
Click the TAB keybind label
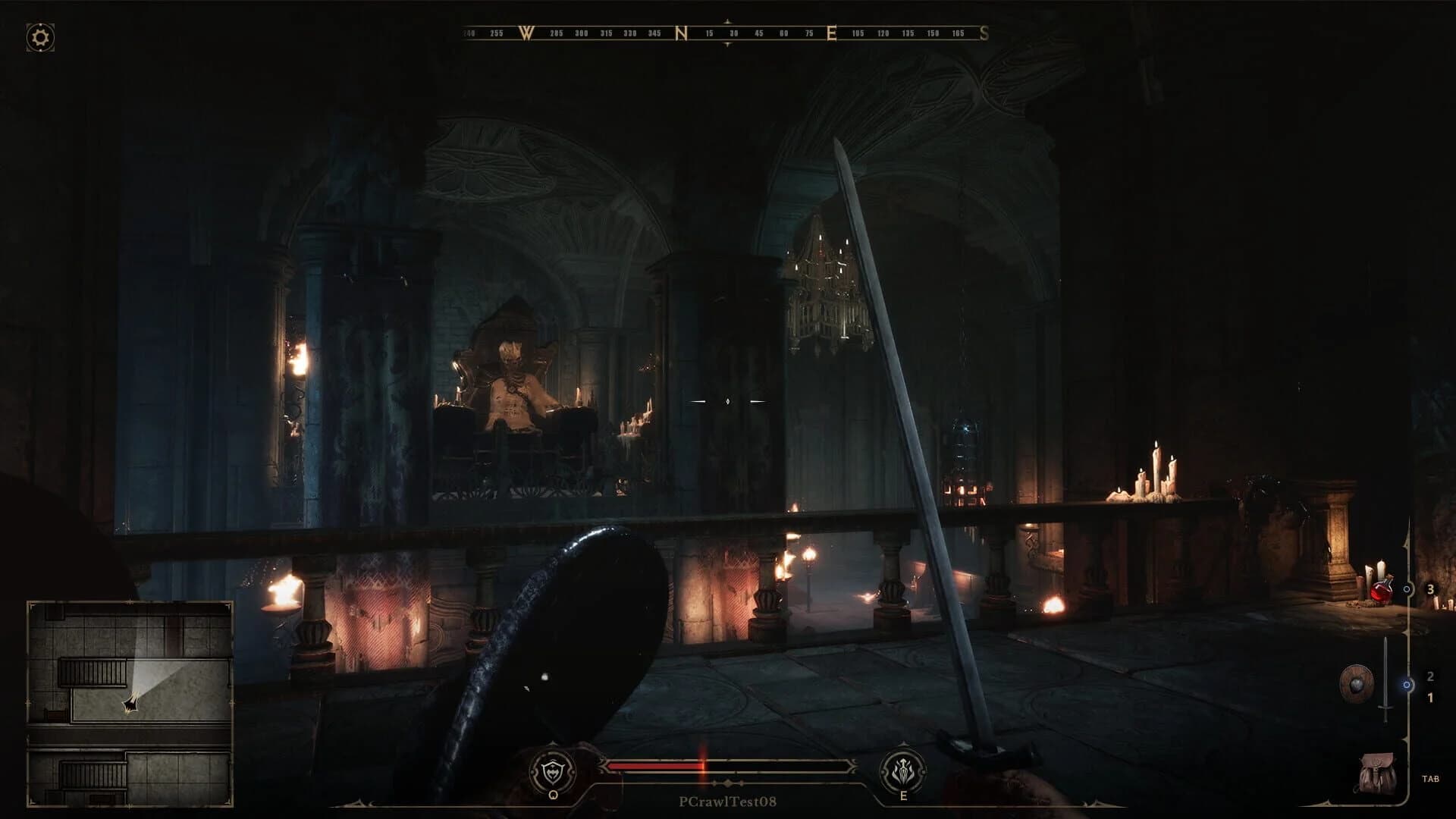1431,779
